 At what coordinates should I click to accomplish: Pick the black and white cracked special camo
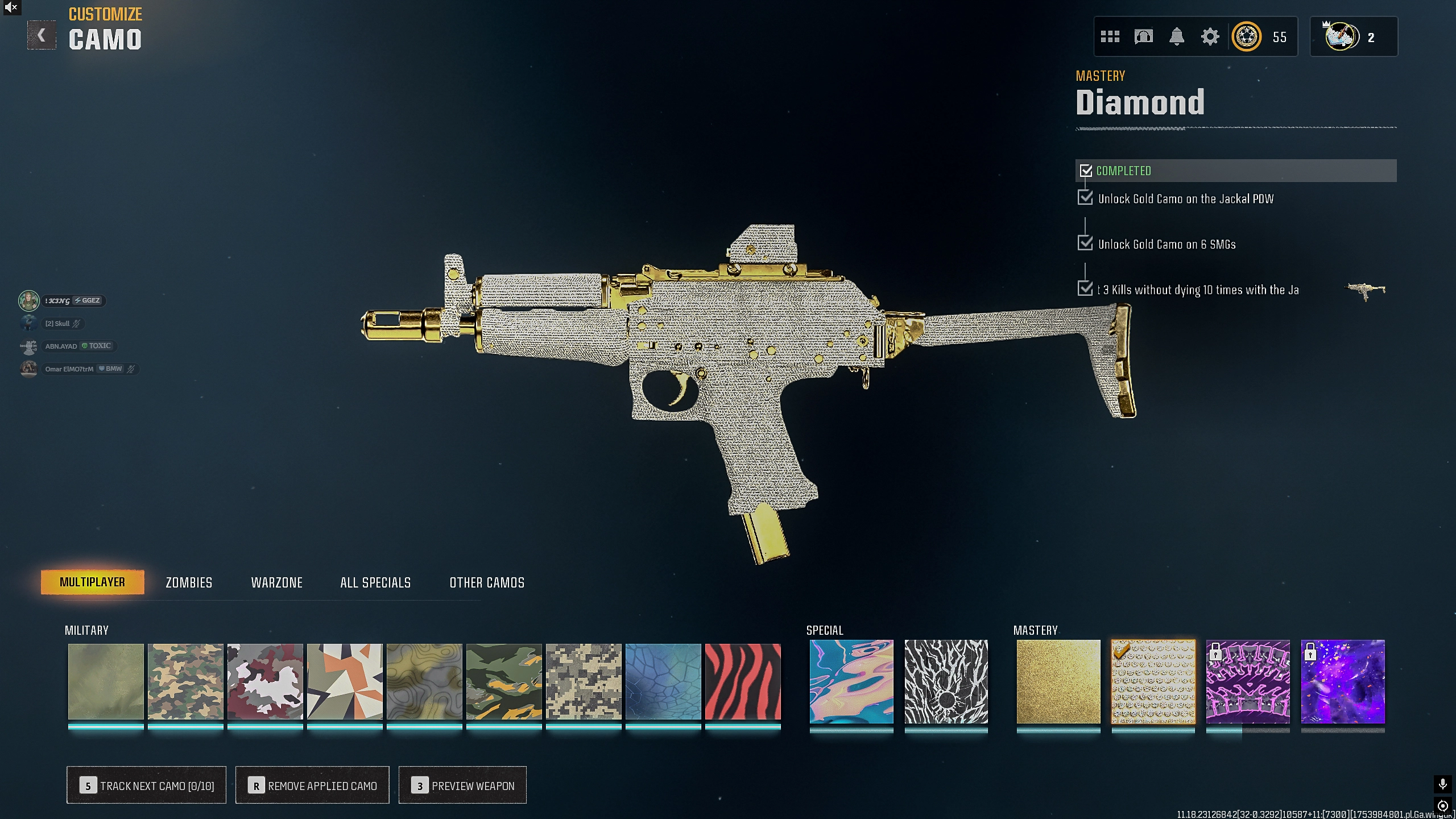coord(946,681)
